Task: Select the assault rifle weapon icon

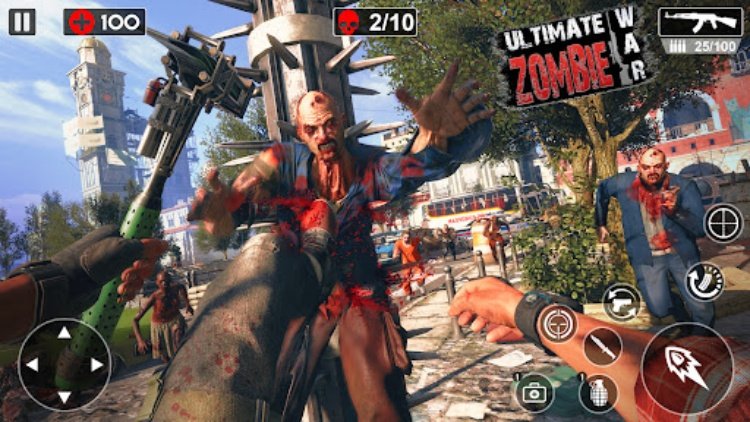Action: pyautogui.click(x=699, y=21)
